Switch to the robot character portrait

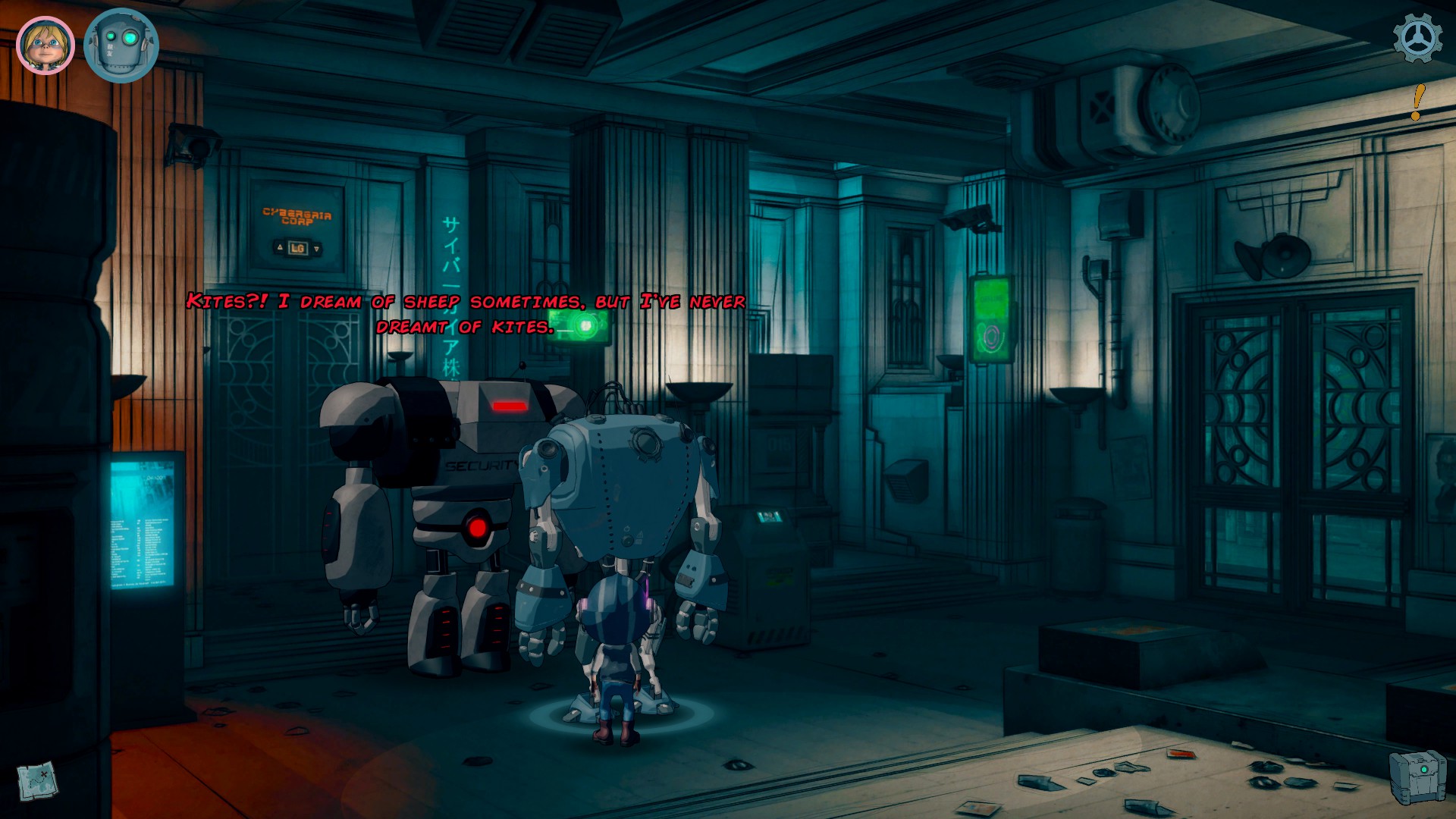(x=121, y=45)
